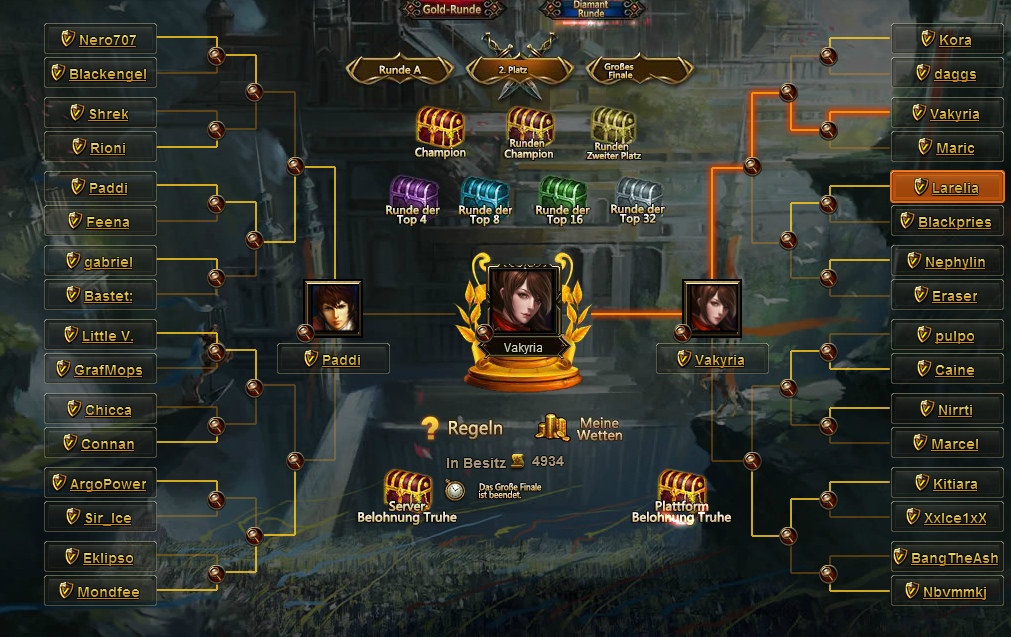Open the Champion reward chest
Viewport: 1011px width, 637px height.
point(440,130)
